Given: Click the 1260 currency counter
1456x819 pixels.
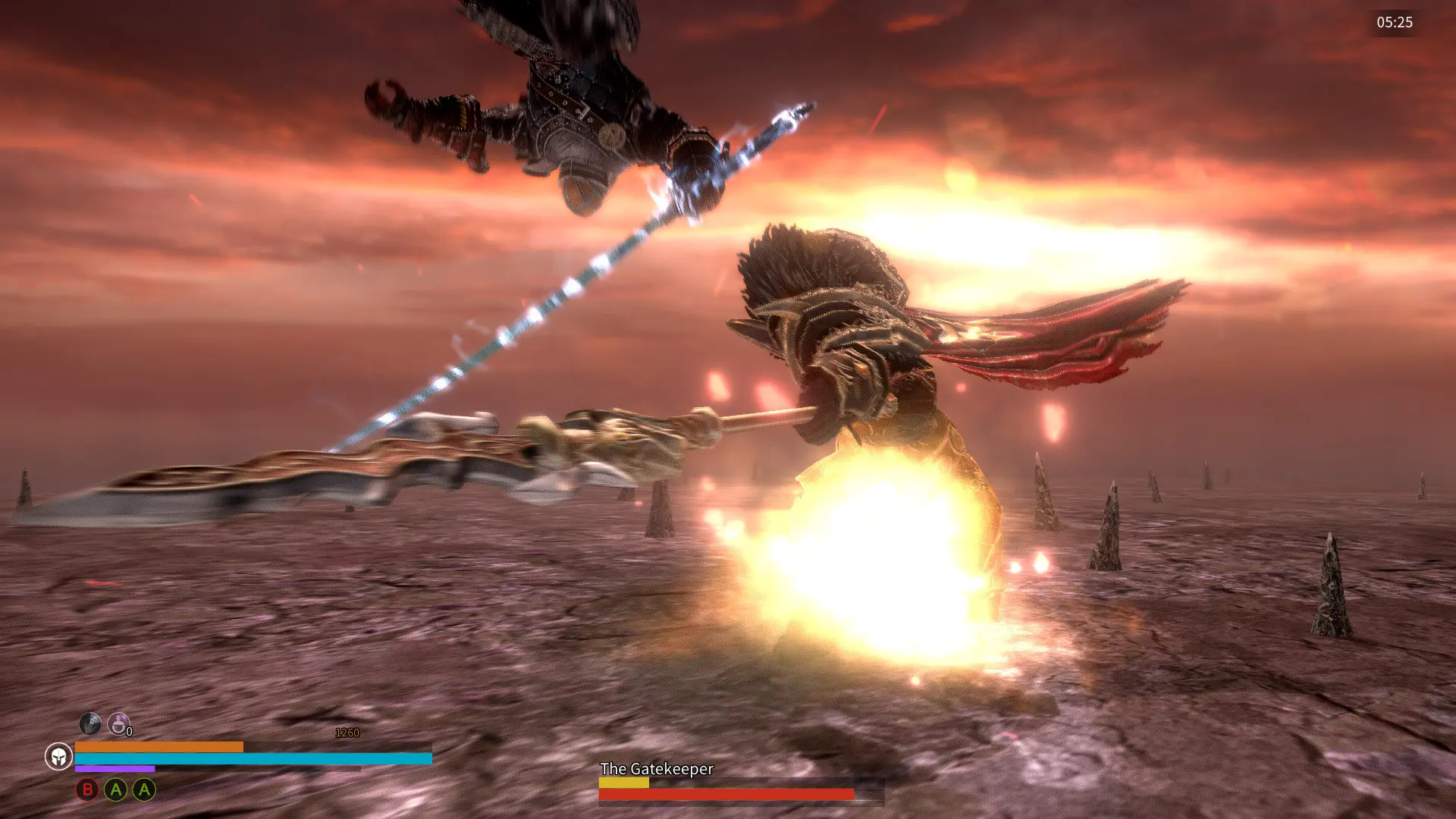Looking at the screenshot, I should pyautogui.click(x=348, y=732).
